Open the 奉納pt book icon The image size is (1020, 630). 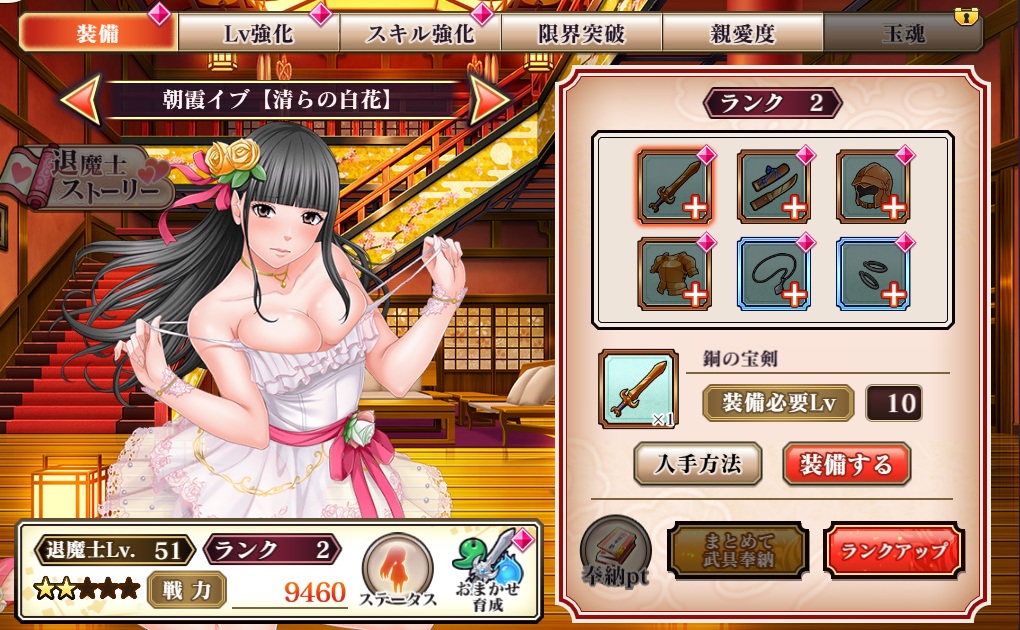click(614, 549)
